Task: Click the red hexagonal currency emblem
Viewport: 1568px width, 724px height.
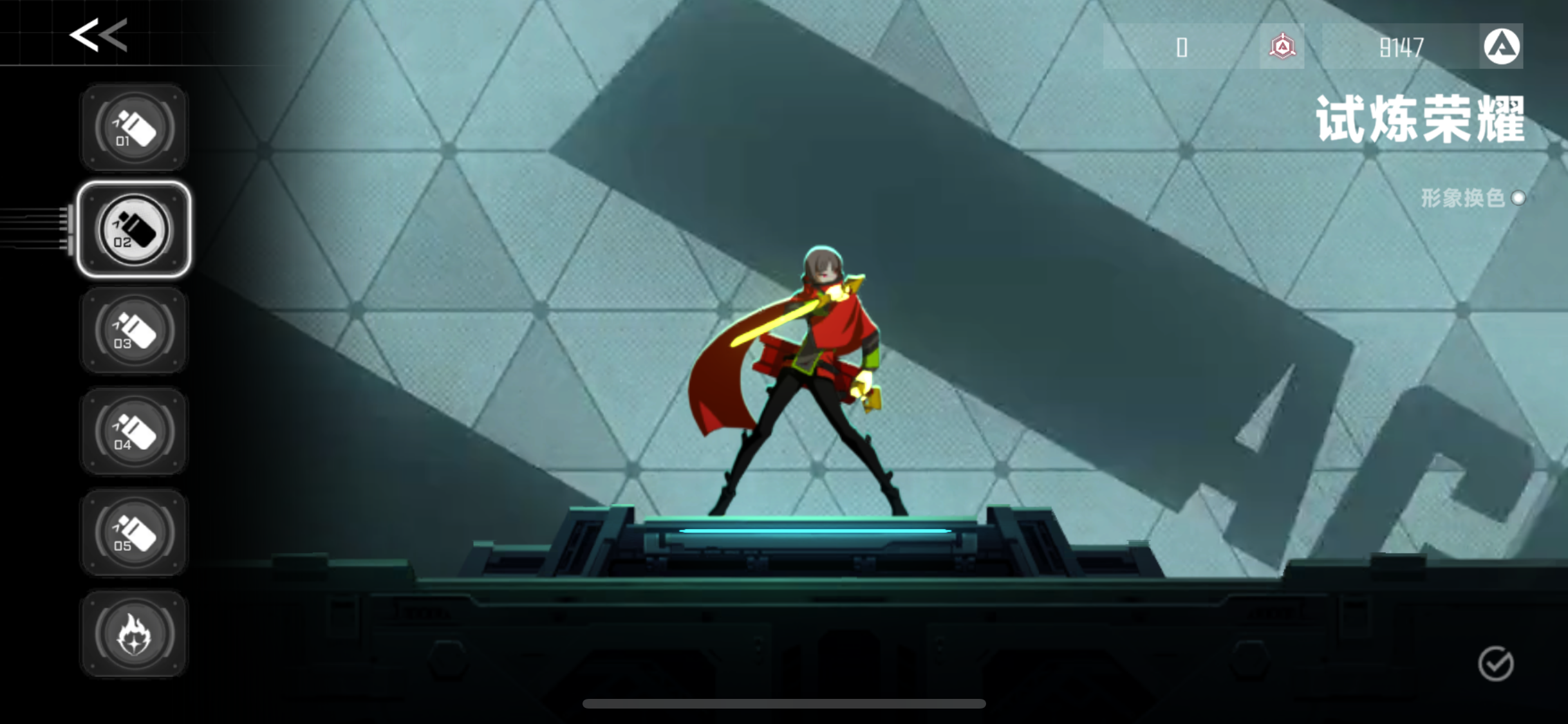Action: (1281, 47)
